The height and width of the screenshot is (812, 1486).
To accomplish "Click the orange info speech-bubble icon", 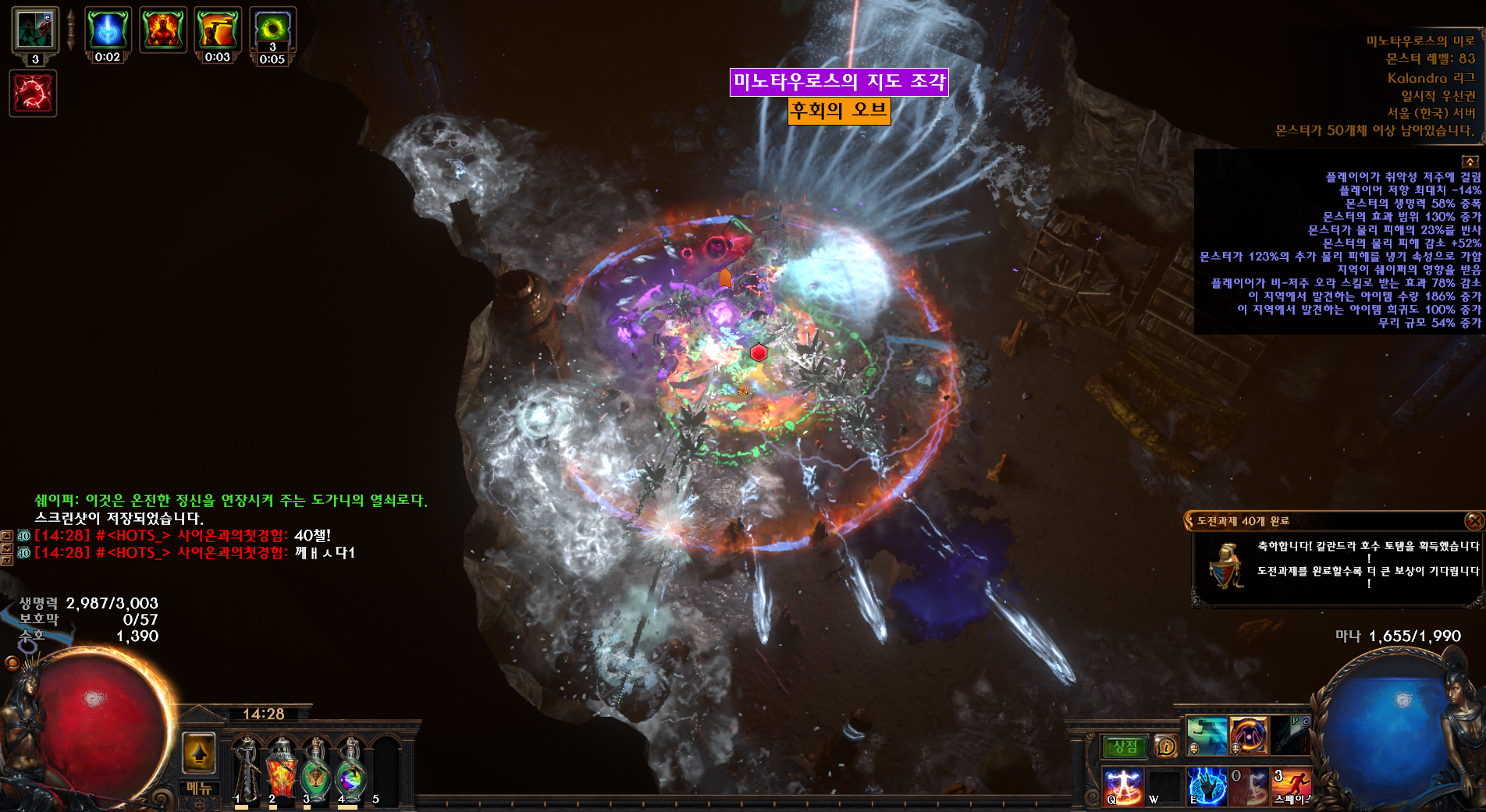I will coord(1165,747).
